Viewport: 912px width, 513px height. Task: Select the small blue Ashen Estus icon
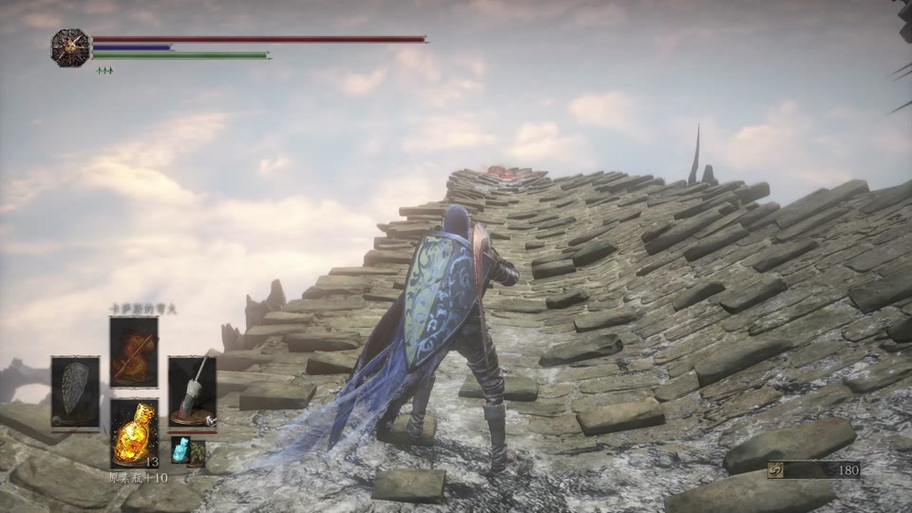180,449
